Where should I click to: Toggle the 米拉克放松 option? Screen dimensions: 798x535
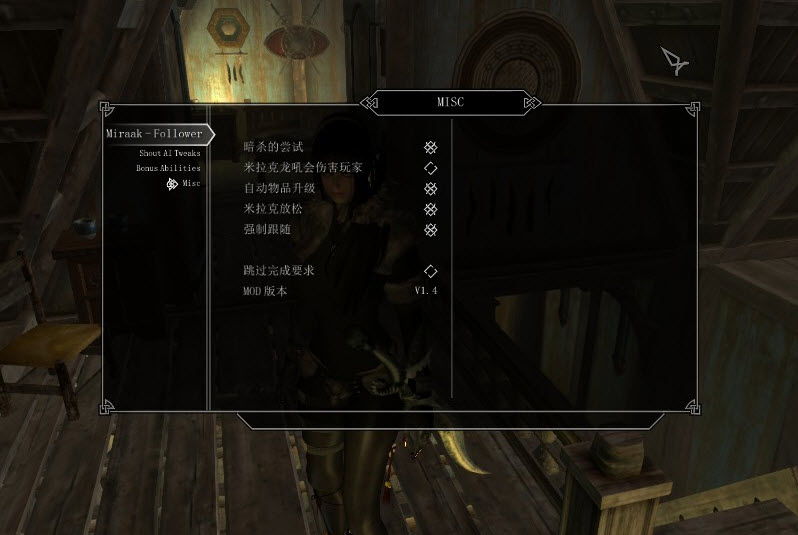(430, 210)
